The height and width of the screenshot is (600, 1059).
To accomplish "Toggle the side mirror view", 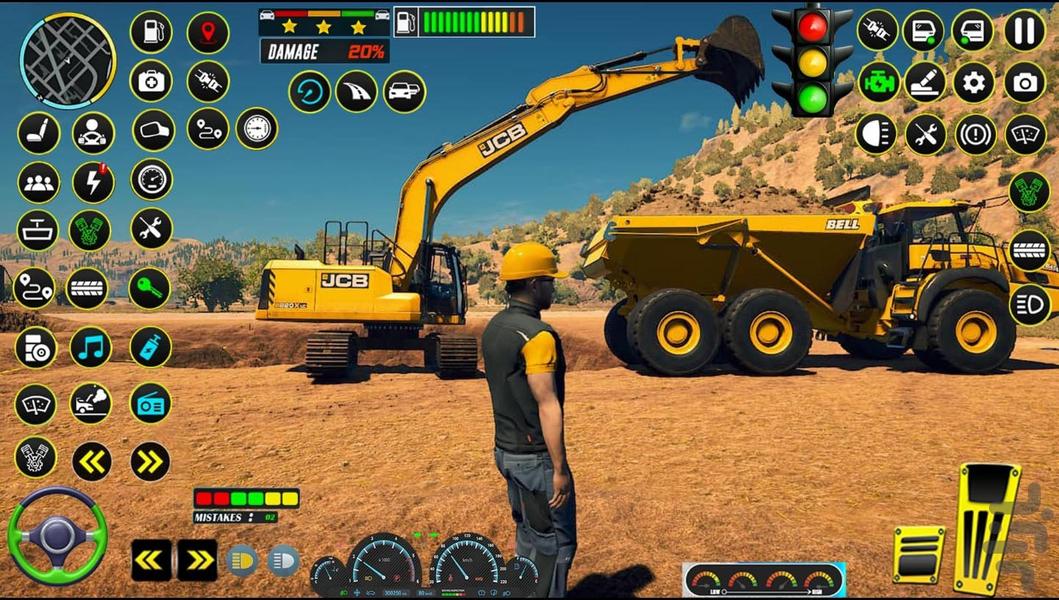I will (153, 130).
